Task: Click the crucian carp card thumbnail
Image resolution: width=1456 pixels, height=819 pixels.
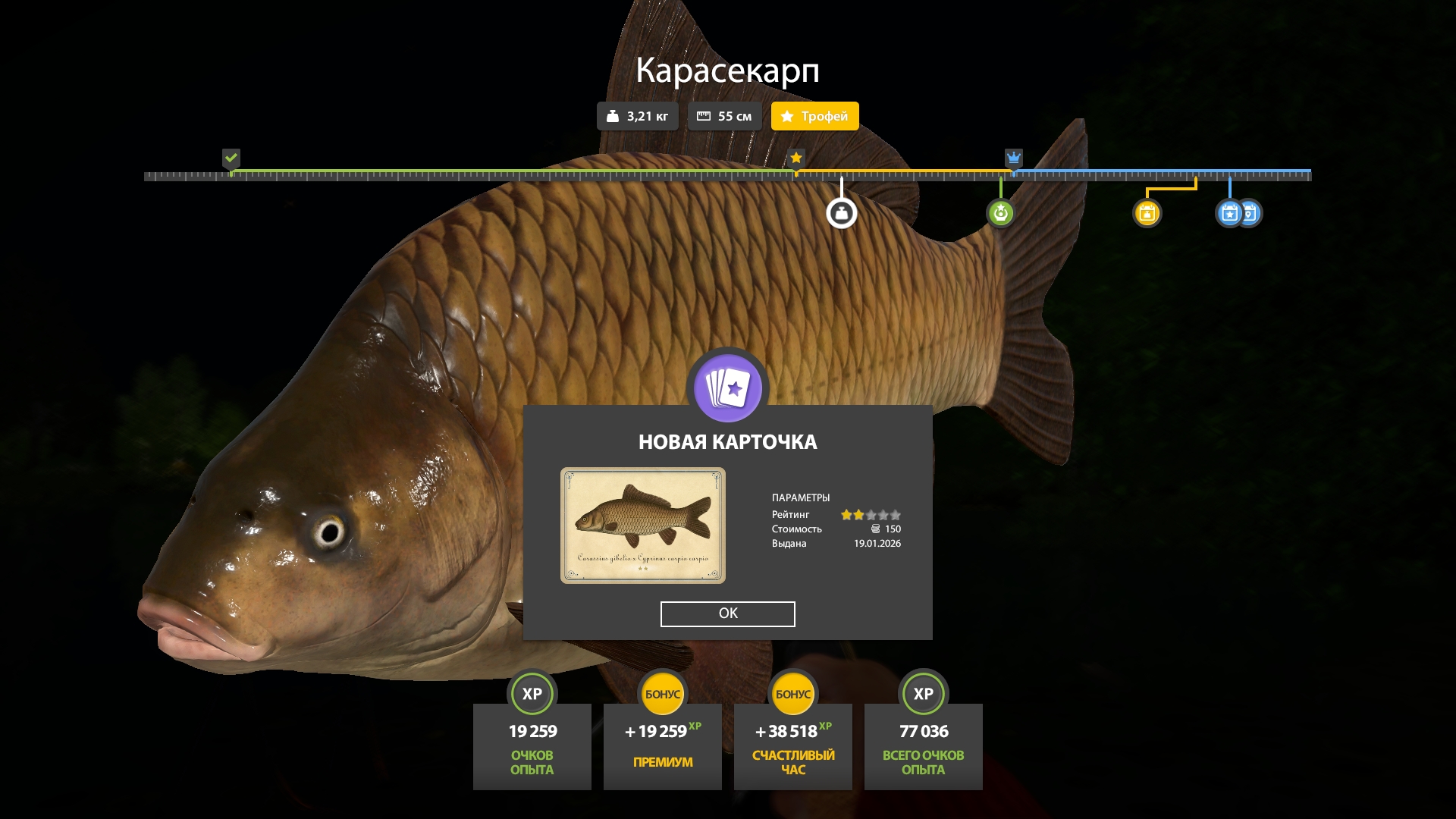Action: tap(642, 526)
